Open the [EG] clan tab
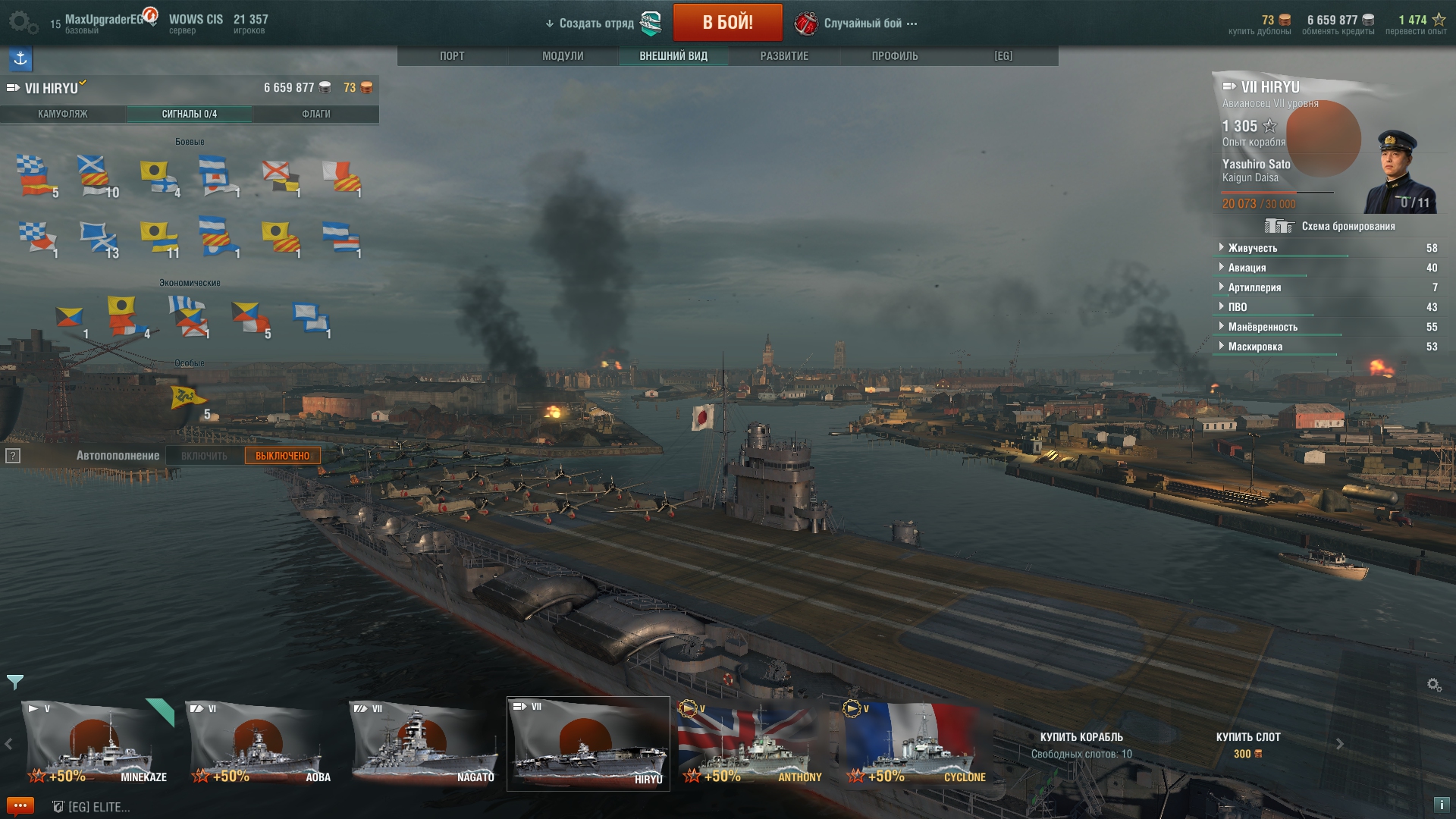This screenshot has height=819, width=1456. tap(1003, 56)
